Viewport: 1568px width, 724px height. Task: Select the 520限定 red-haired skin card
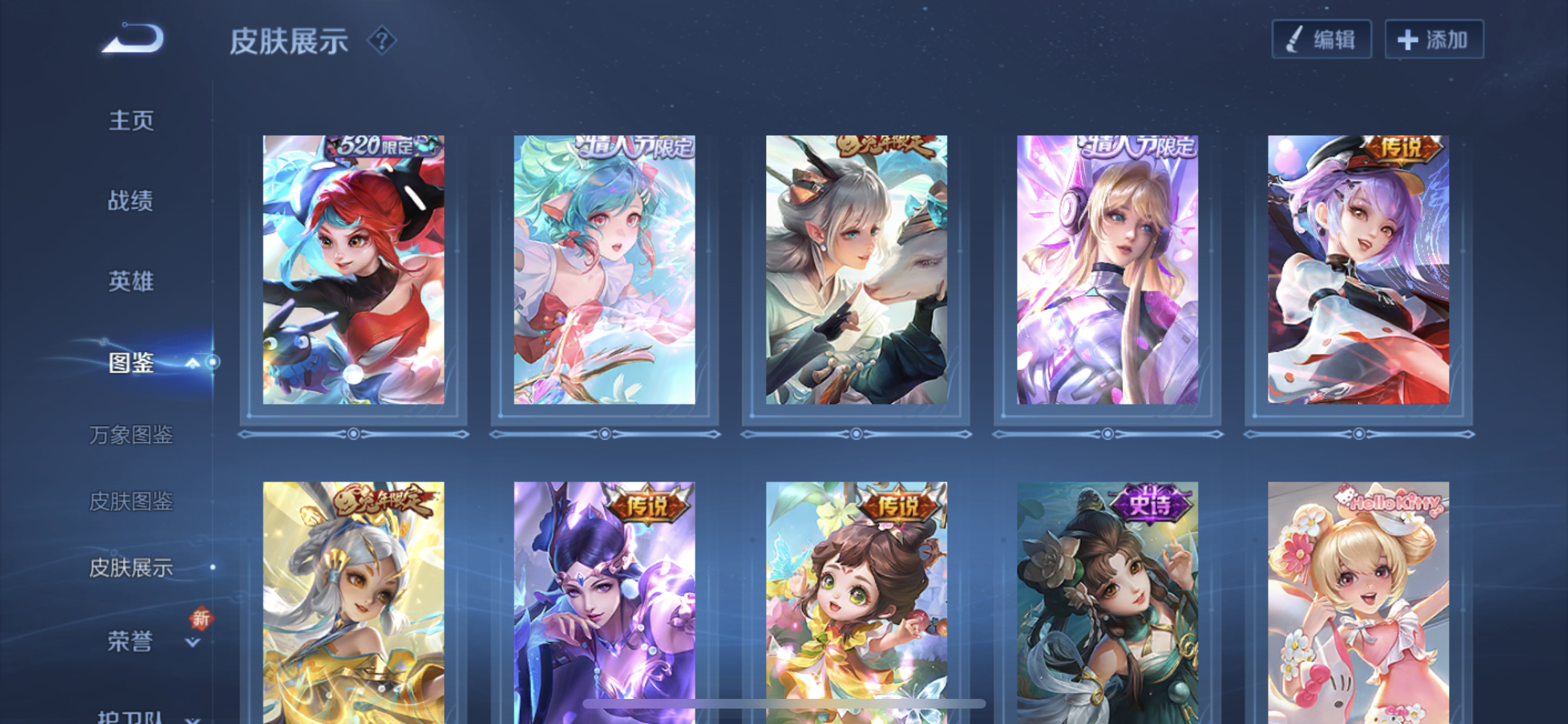353,270
